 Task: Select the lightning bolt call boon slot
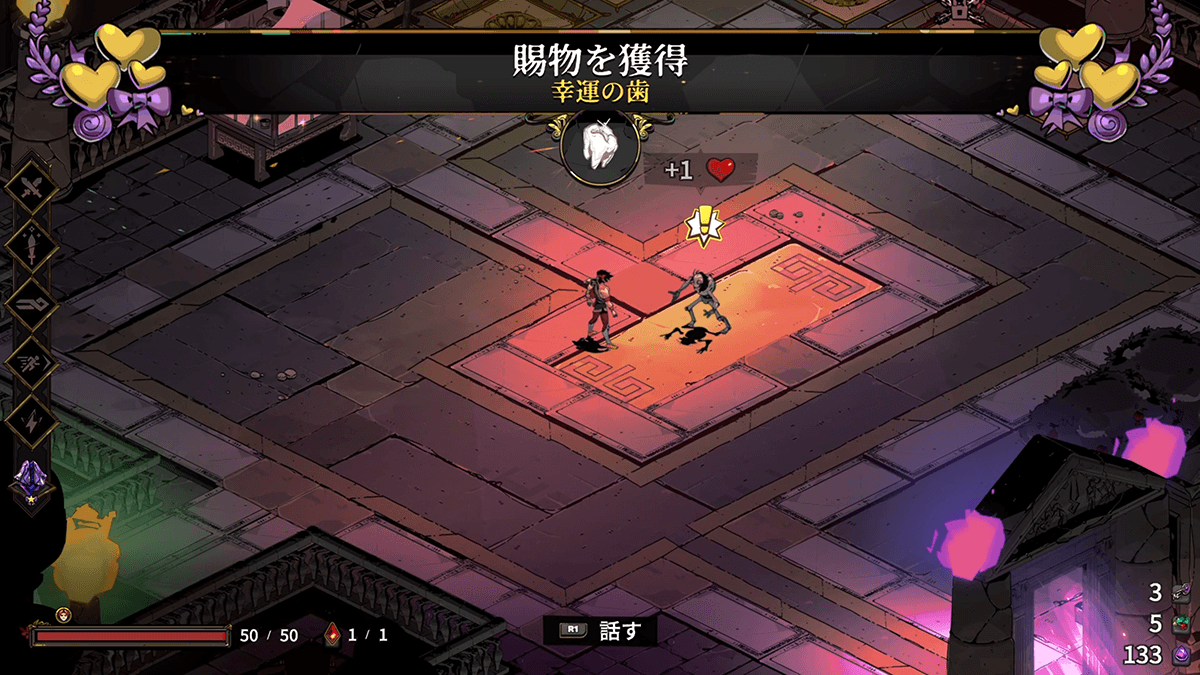click(x=31, y=420)
